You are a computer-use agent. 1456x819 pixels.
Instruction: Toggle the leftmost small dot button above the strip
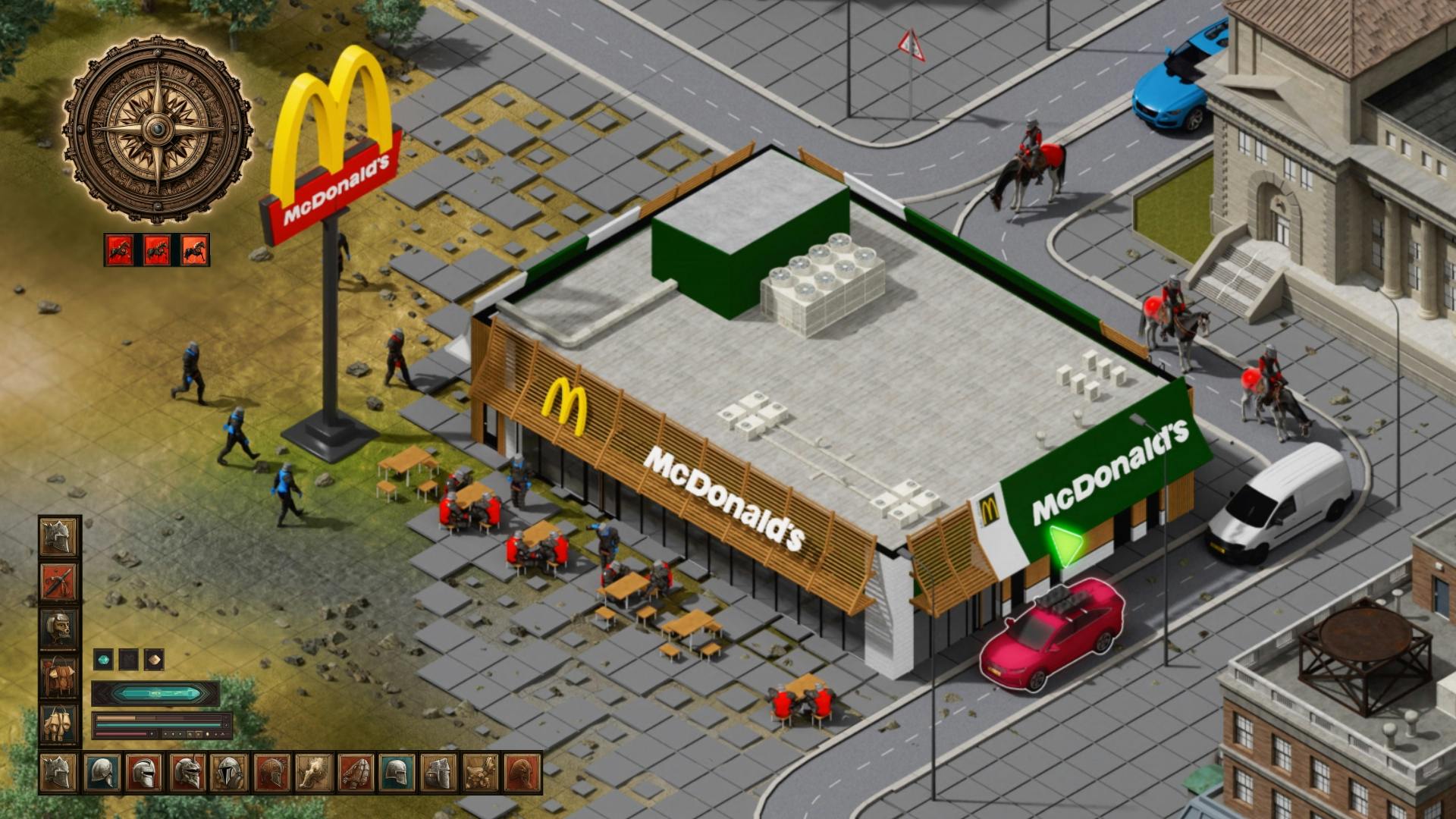[x=165, y=733]
